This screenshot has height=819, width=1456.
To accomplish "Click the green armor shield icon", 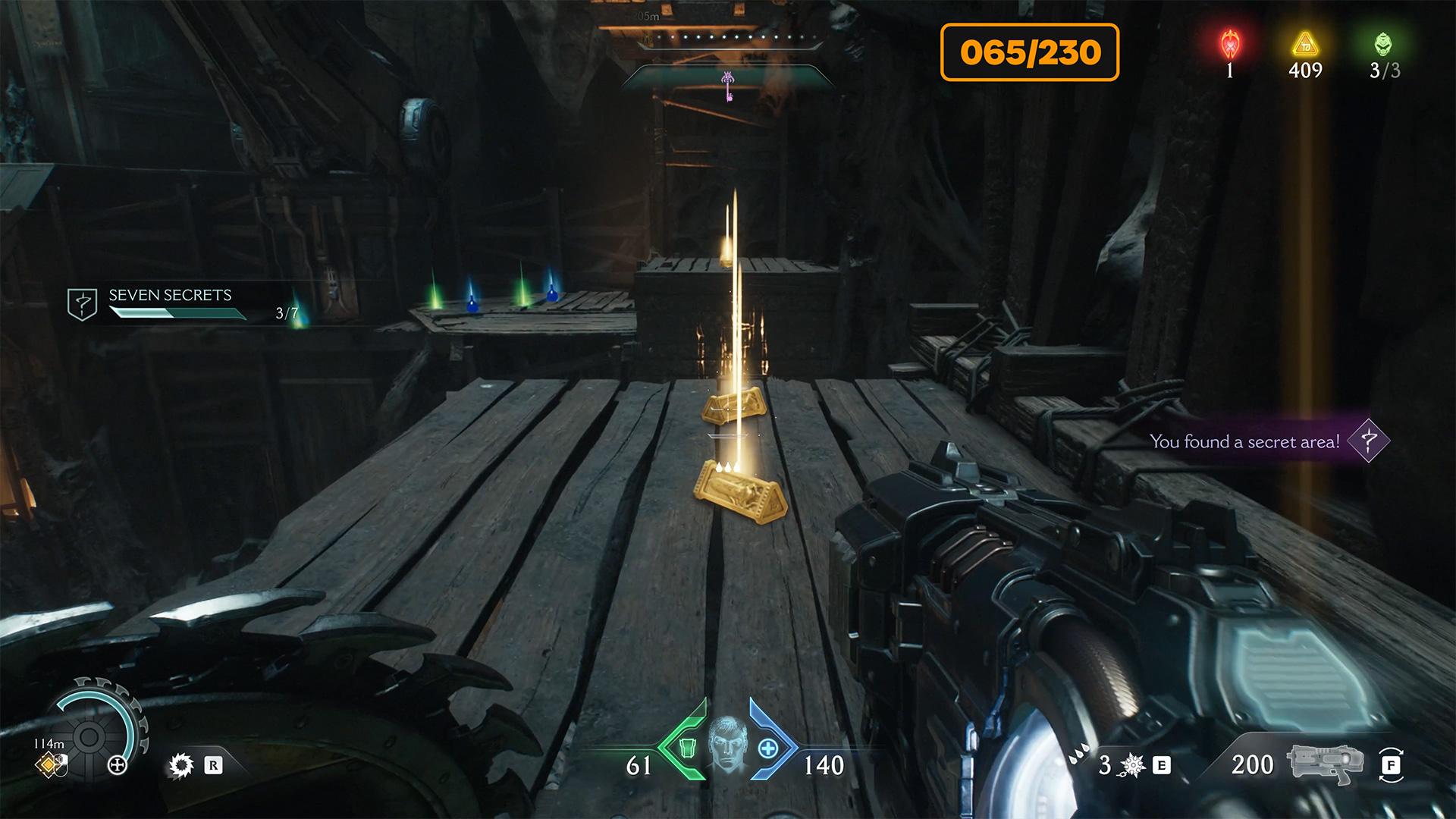I will pyautogui.click(x=687, y=748).
